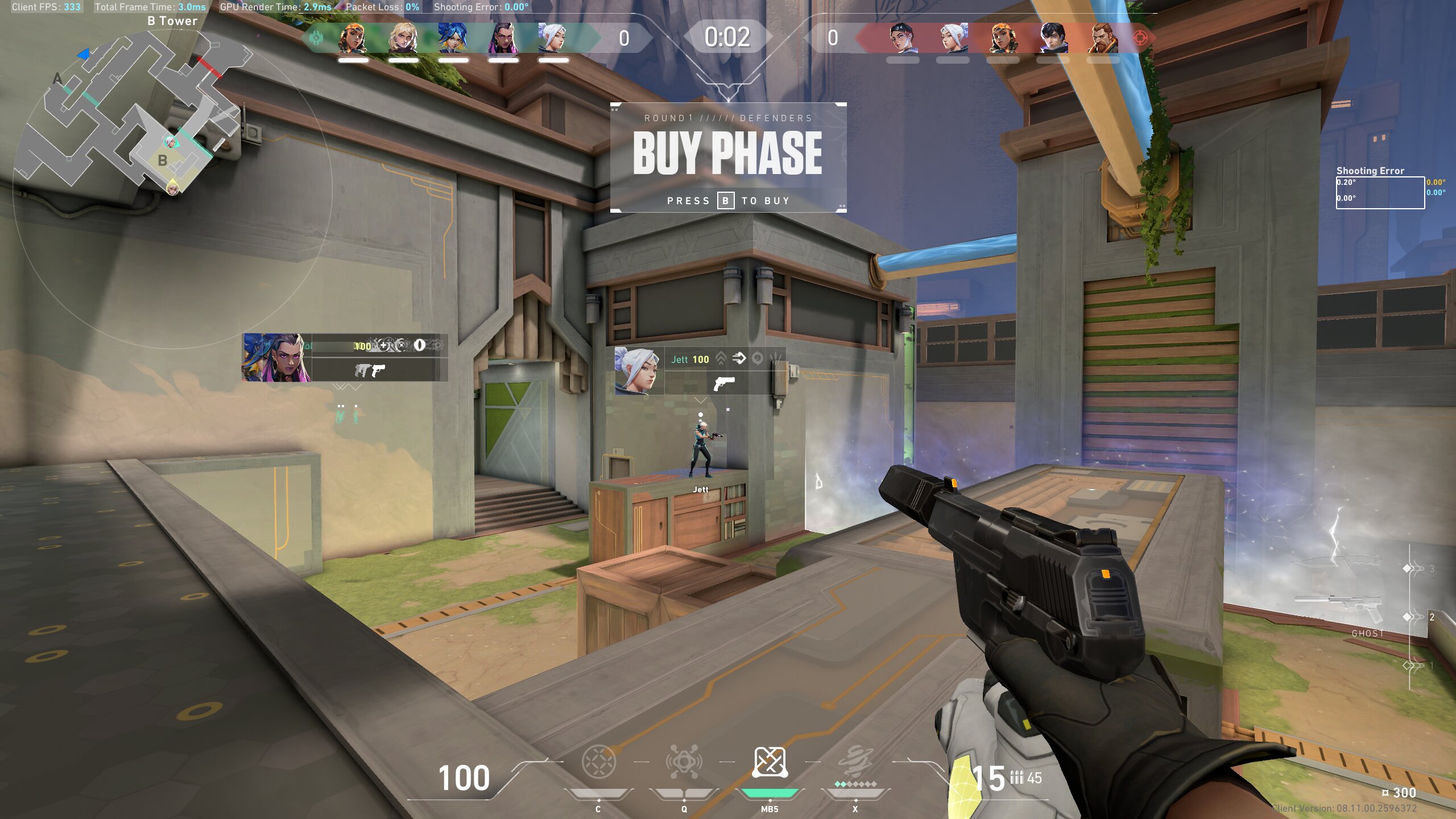Select the Reyna teammate info card portrait
1456x819 pixels.
[x=277, y=357]
